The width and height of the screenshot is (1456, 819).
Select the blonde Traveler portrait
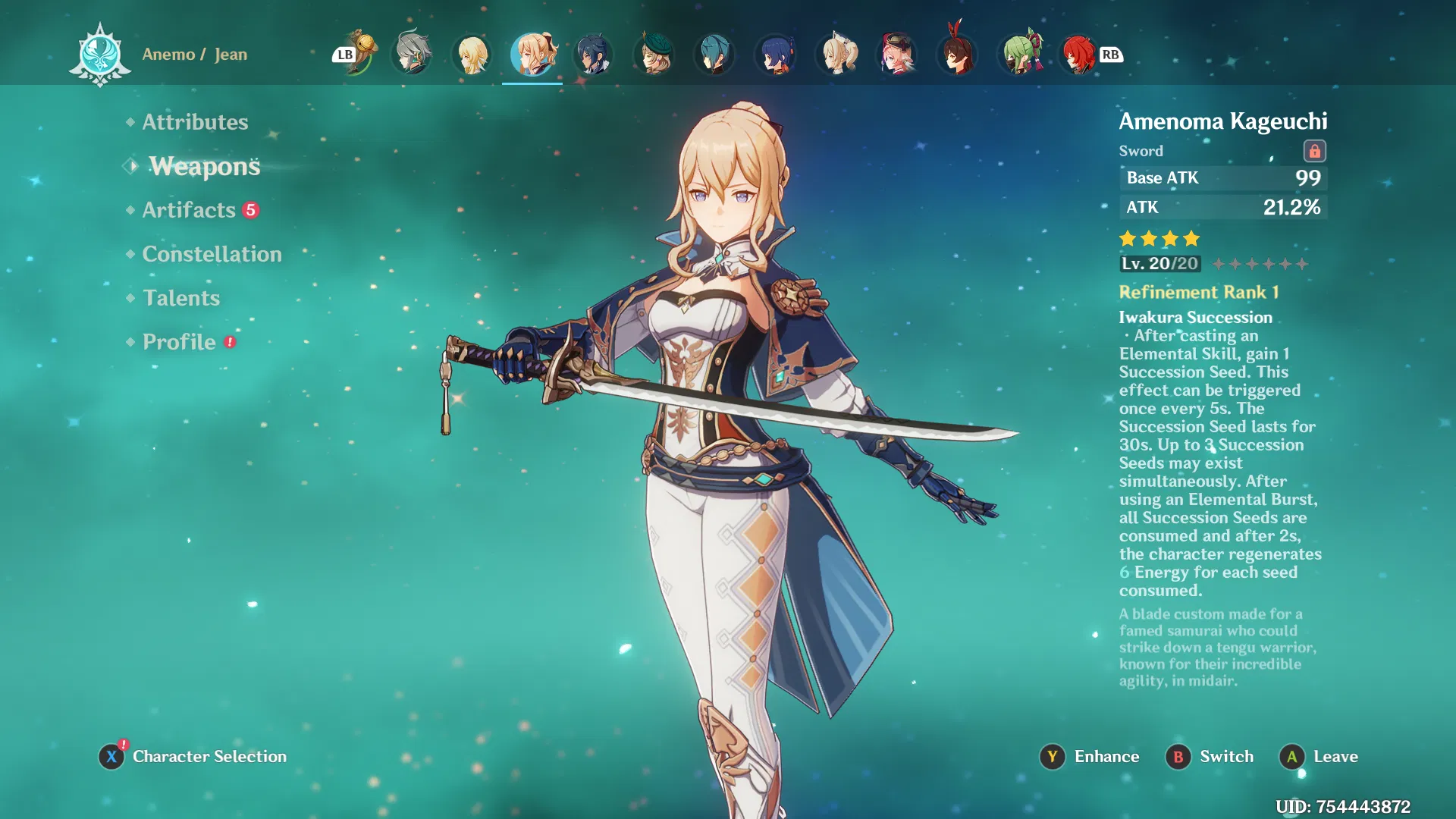pos(472,55)
